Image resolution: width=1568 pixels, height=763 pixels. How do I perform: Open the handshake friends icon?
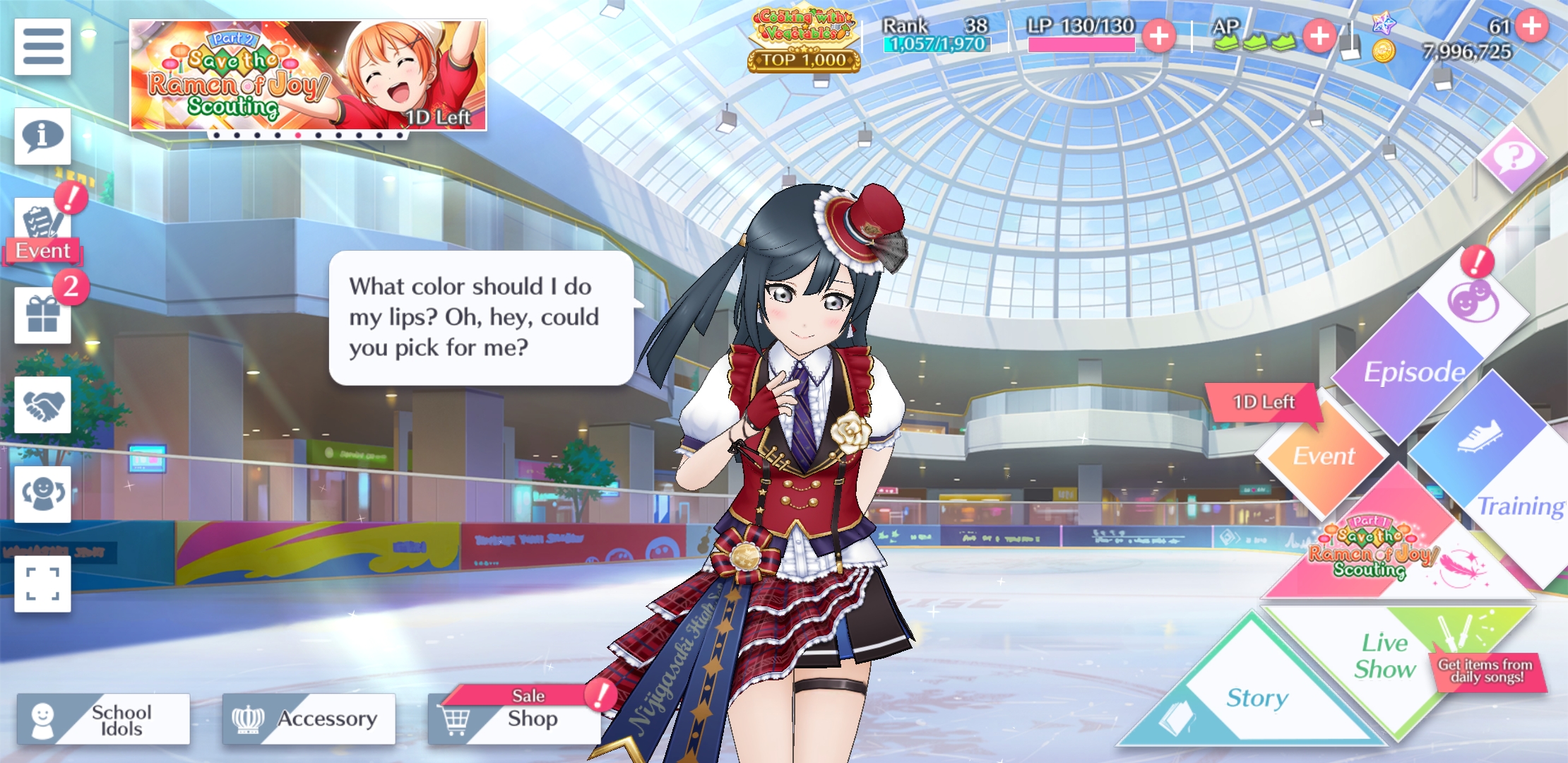[42, 405]
